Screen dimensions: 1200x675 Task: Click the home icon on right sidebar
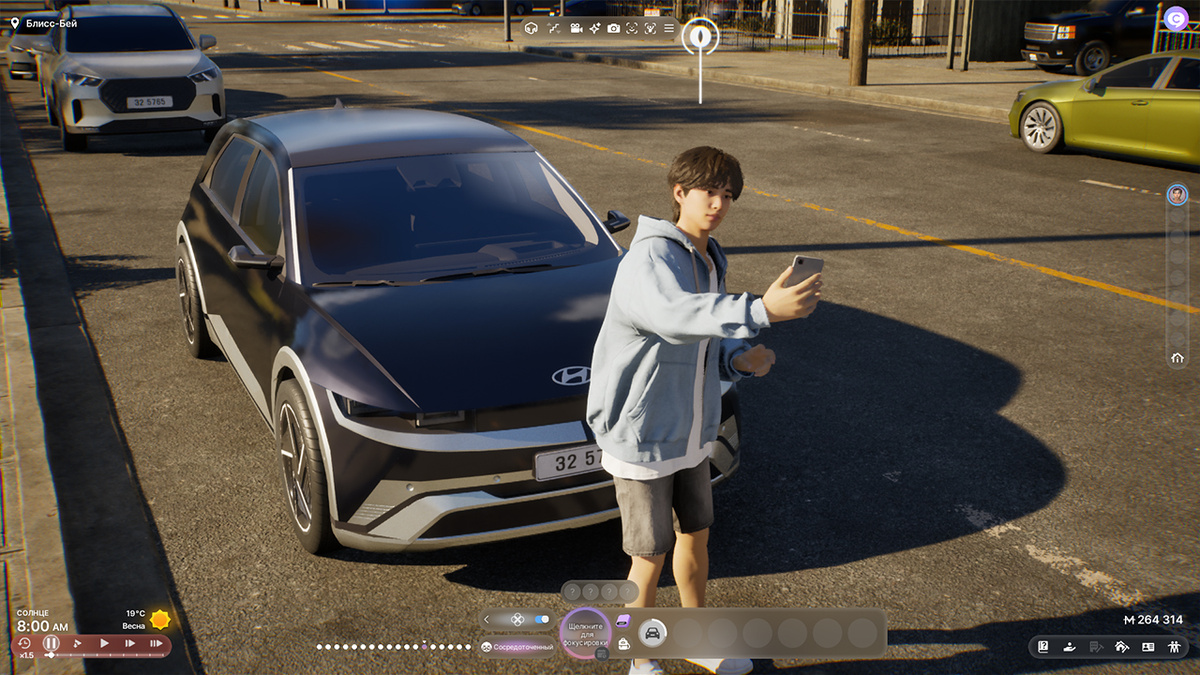pos(1177,358)
